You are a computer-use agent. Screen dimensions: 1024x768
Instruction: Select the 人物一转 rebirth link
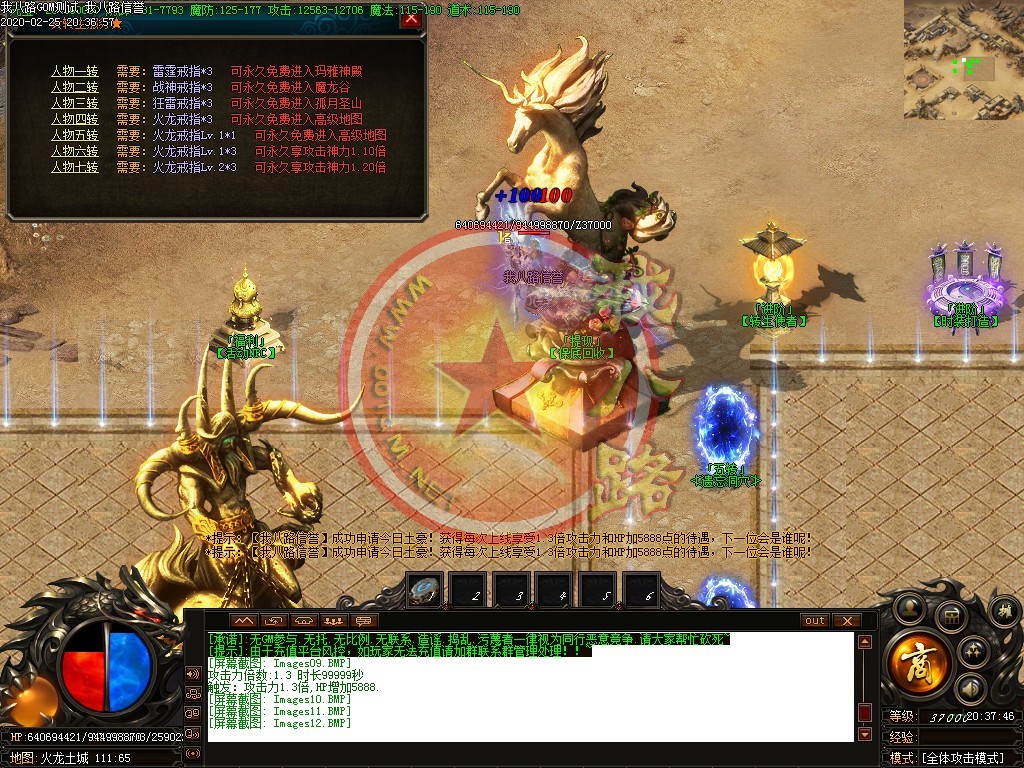tap(75, 71)
